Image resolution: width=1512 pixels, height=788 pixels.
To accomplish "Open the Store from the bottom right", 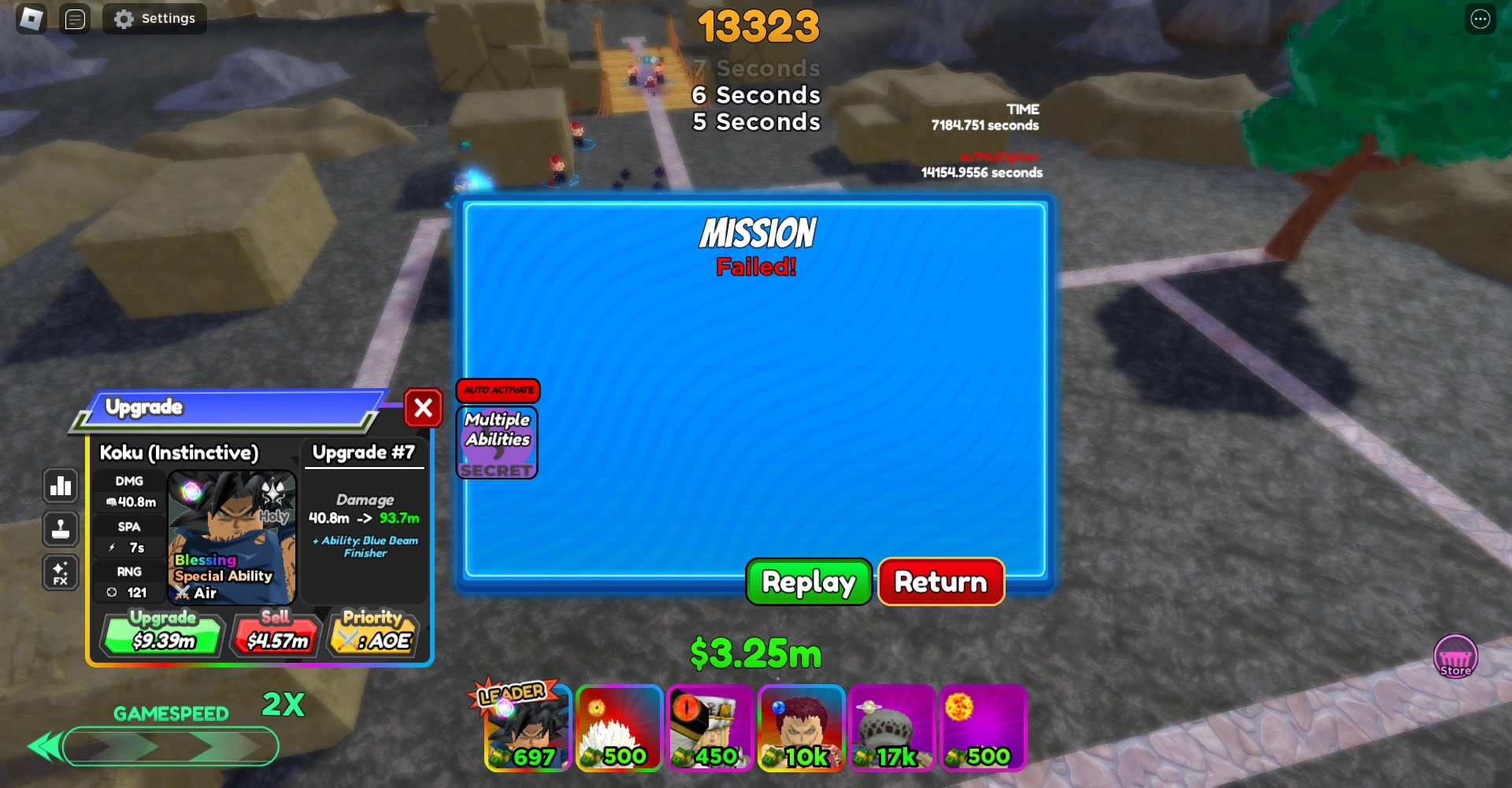I will coord(1455,657).
